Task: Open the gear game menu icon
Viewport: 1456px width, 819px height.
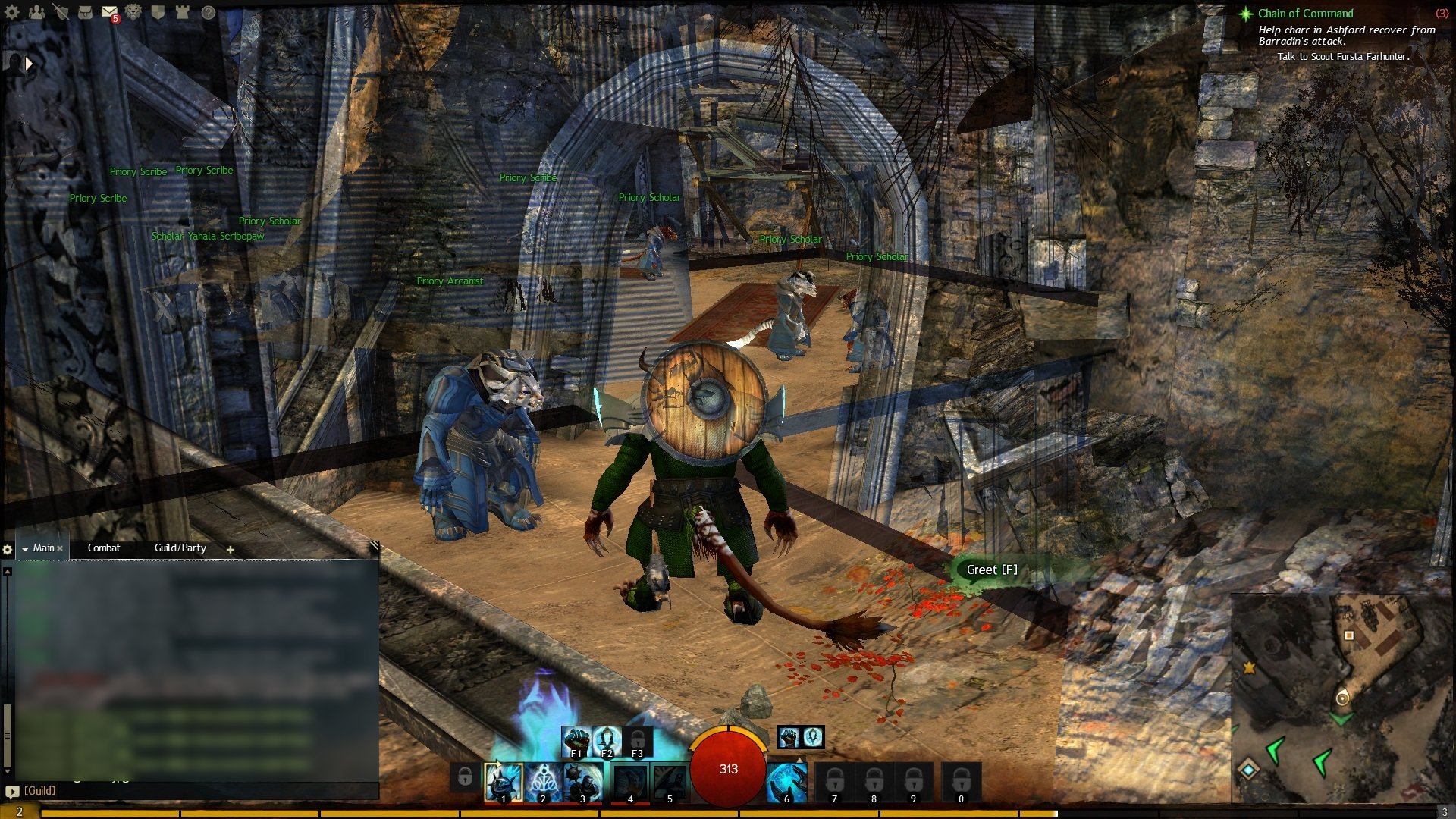Action: coord(12,12)
